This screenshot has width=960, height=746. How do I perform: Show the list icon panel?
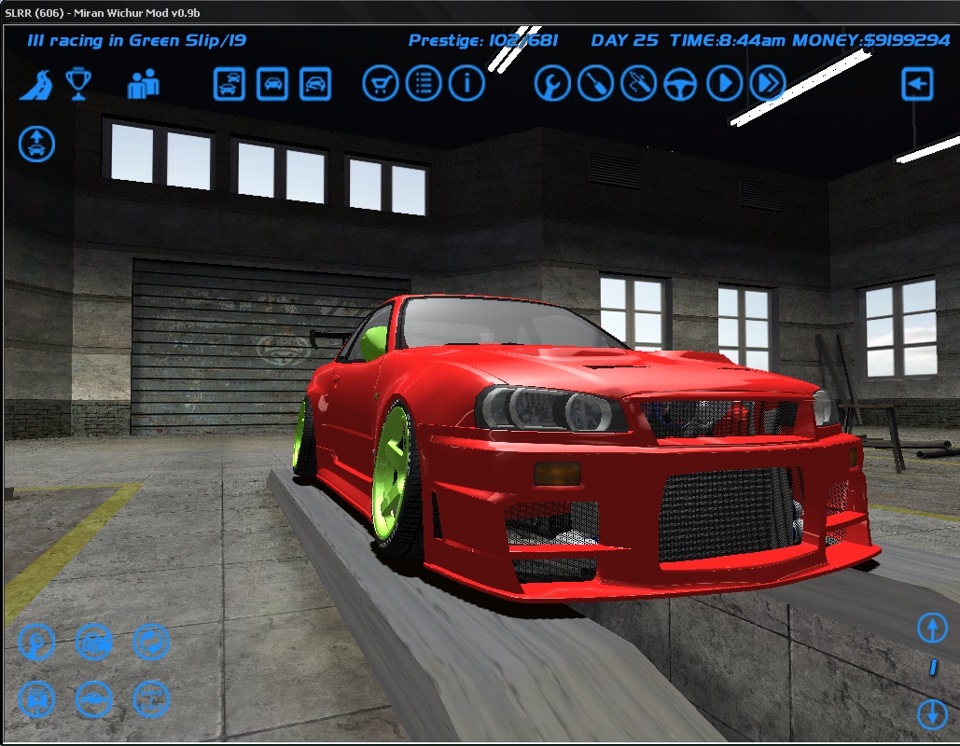coord(423,84)
